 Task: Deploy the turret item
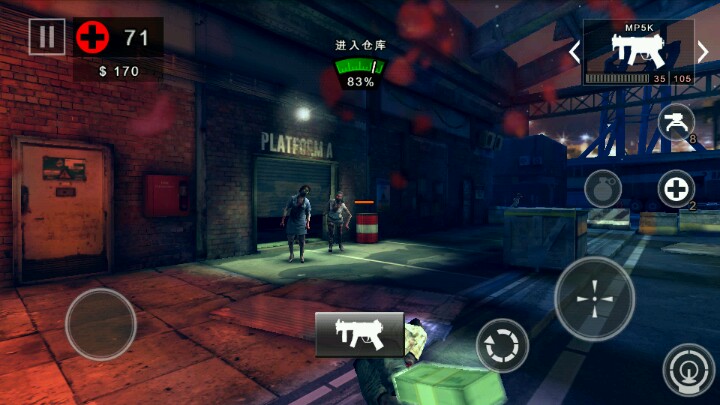pos(678,122)
